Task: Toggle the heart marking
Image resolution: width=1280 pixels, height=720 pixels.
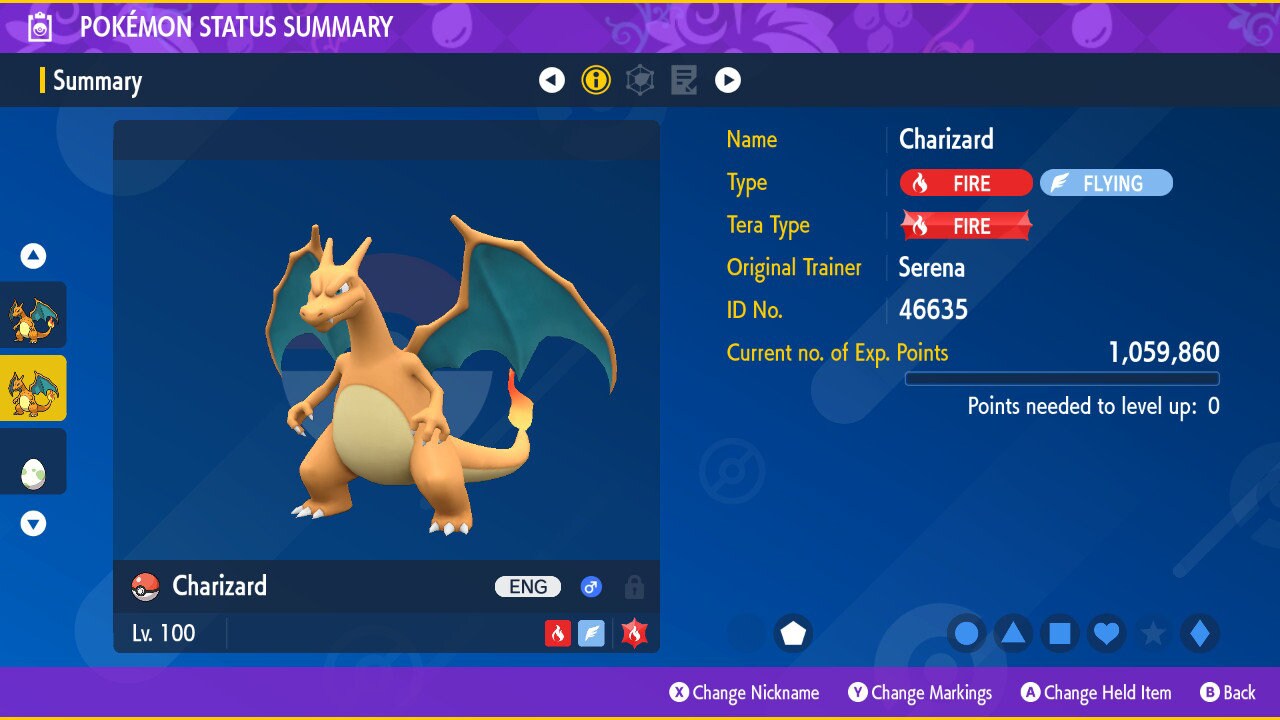Action: click(1106, 634)
